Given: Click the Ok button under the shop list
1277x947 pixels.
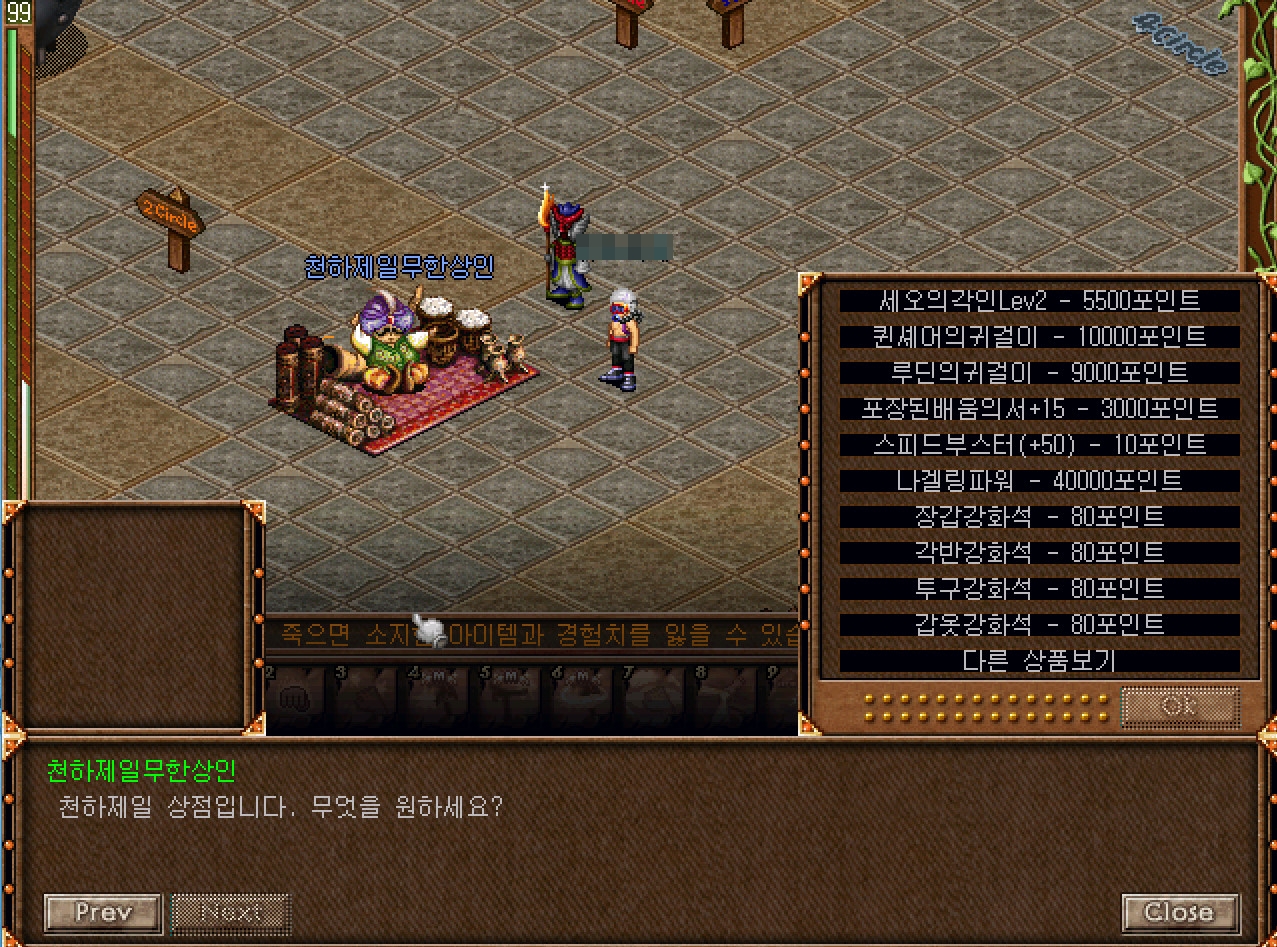Looking at the screenshot, I should tap(1180, 706).
